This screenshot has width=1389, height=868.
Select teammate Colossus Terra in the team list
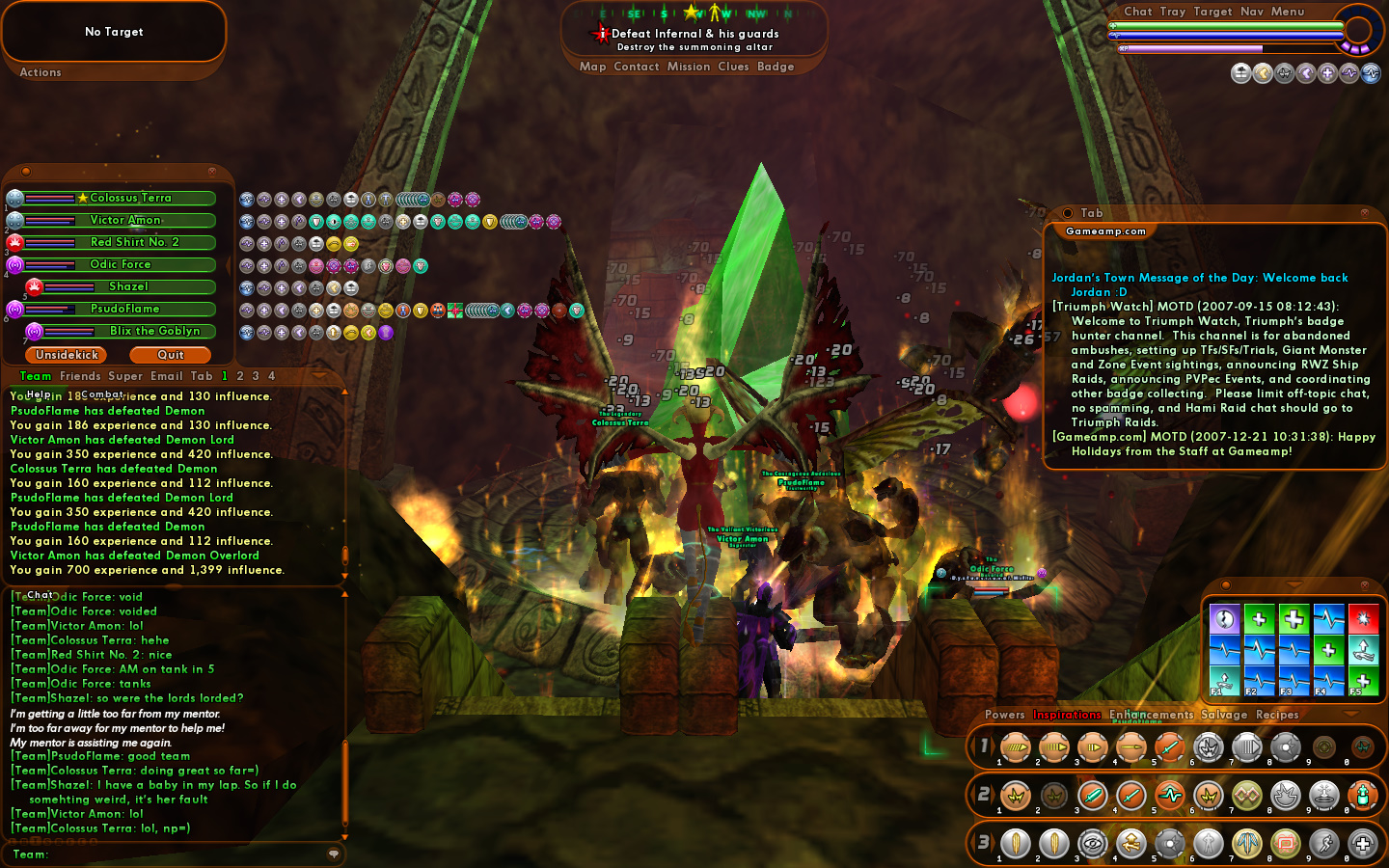click(130, 198)
